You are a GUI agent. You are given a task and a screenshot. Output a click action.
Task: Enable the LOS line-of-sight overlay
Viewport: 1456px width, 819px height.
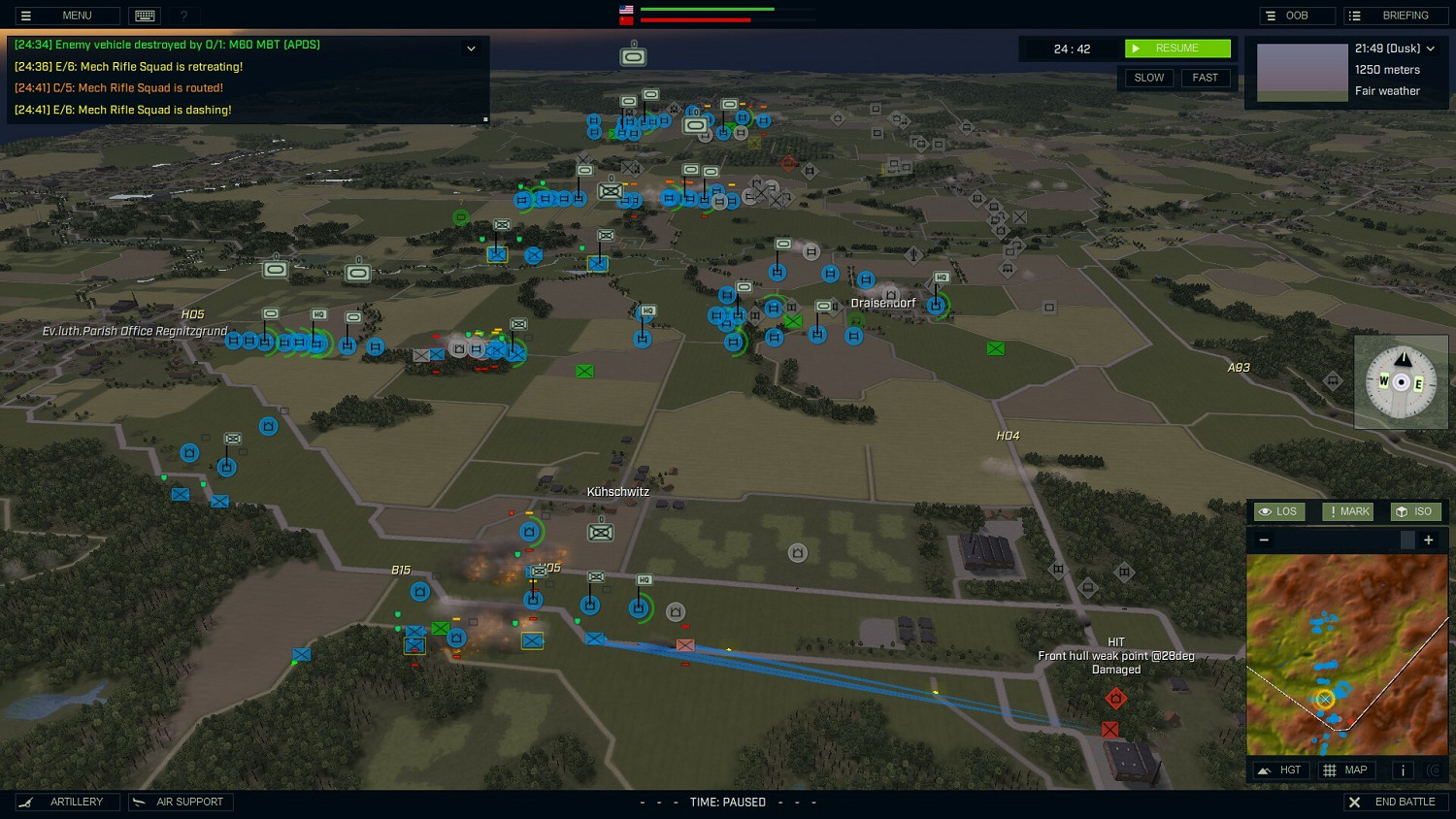click(x=1278, y=511)
